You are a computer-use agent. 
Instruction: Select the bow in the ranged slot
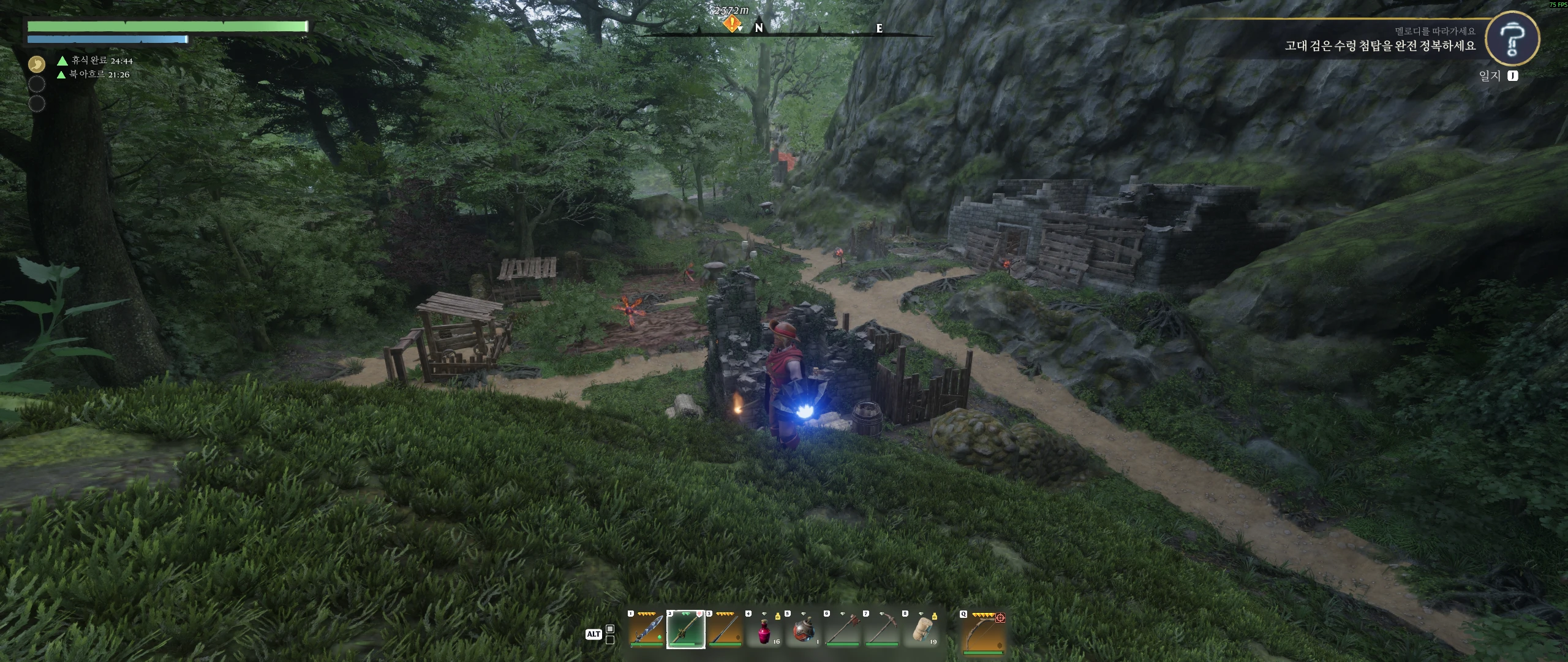[982, 631]
